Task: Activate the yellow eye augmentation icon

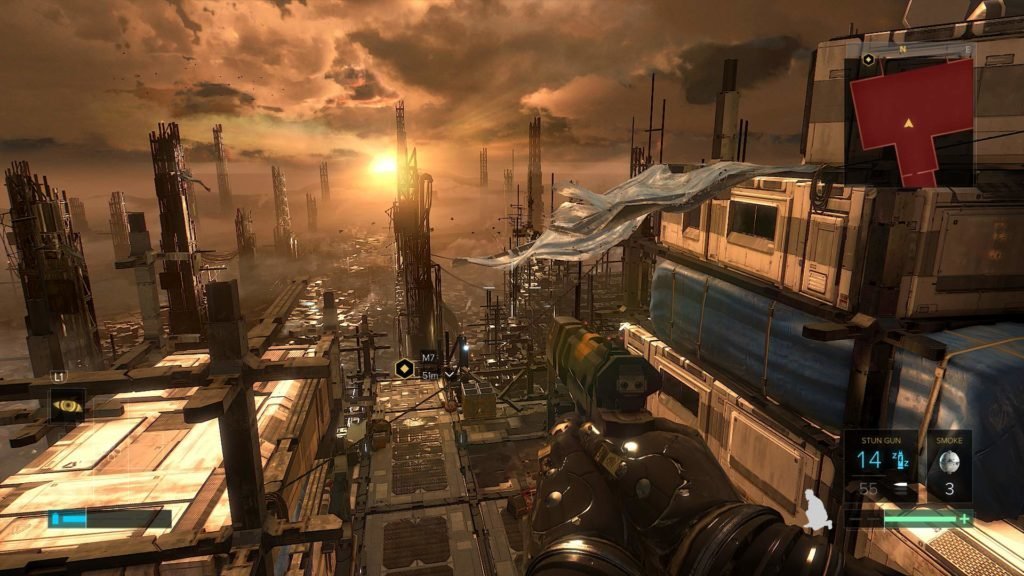Action: point(67,405)
